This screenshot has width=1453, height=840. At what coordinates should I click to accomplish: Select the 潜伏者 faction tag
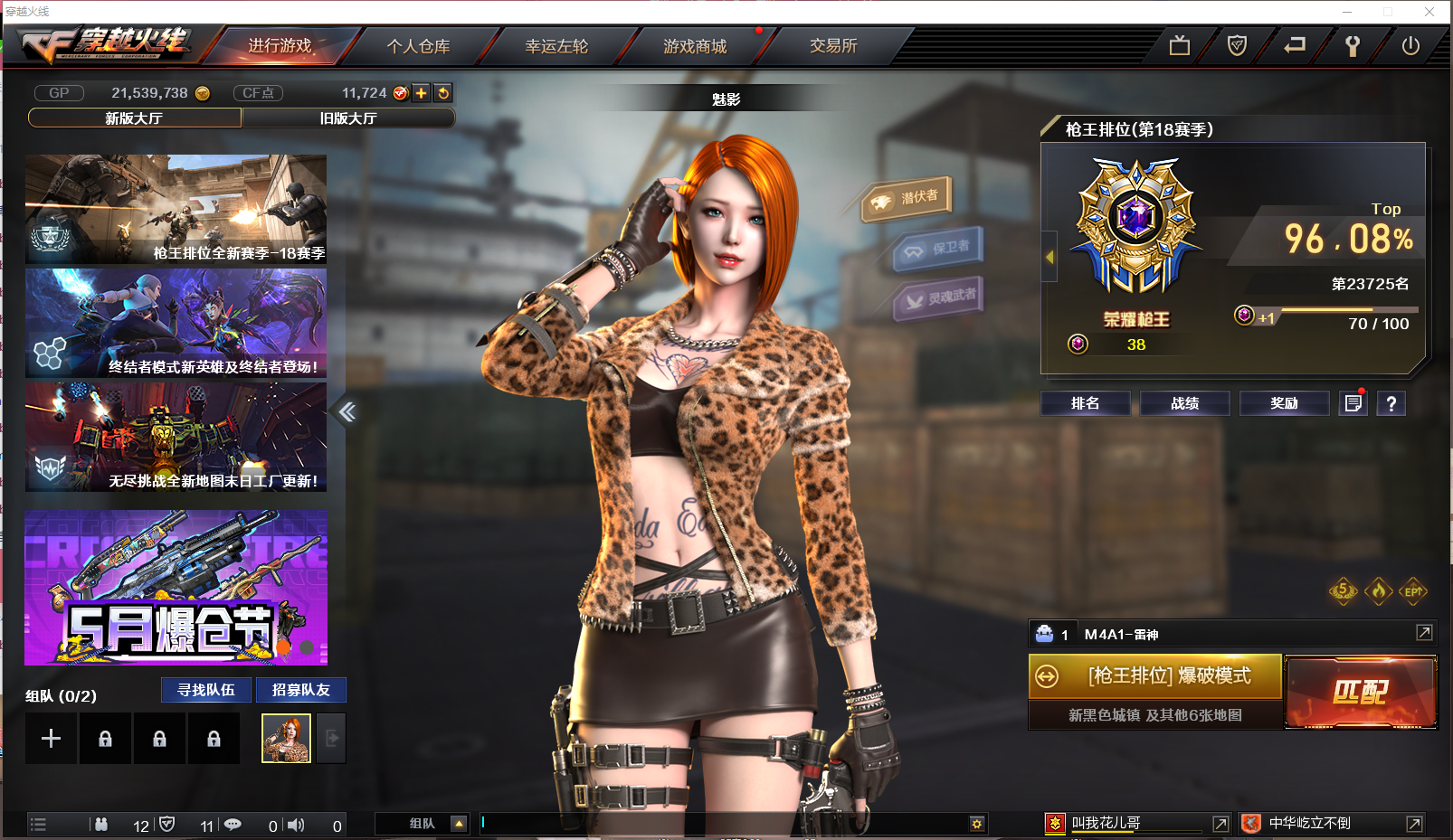907,198
